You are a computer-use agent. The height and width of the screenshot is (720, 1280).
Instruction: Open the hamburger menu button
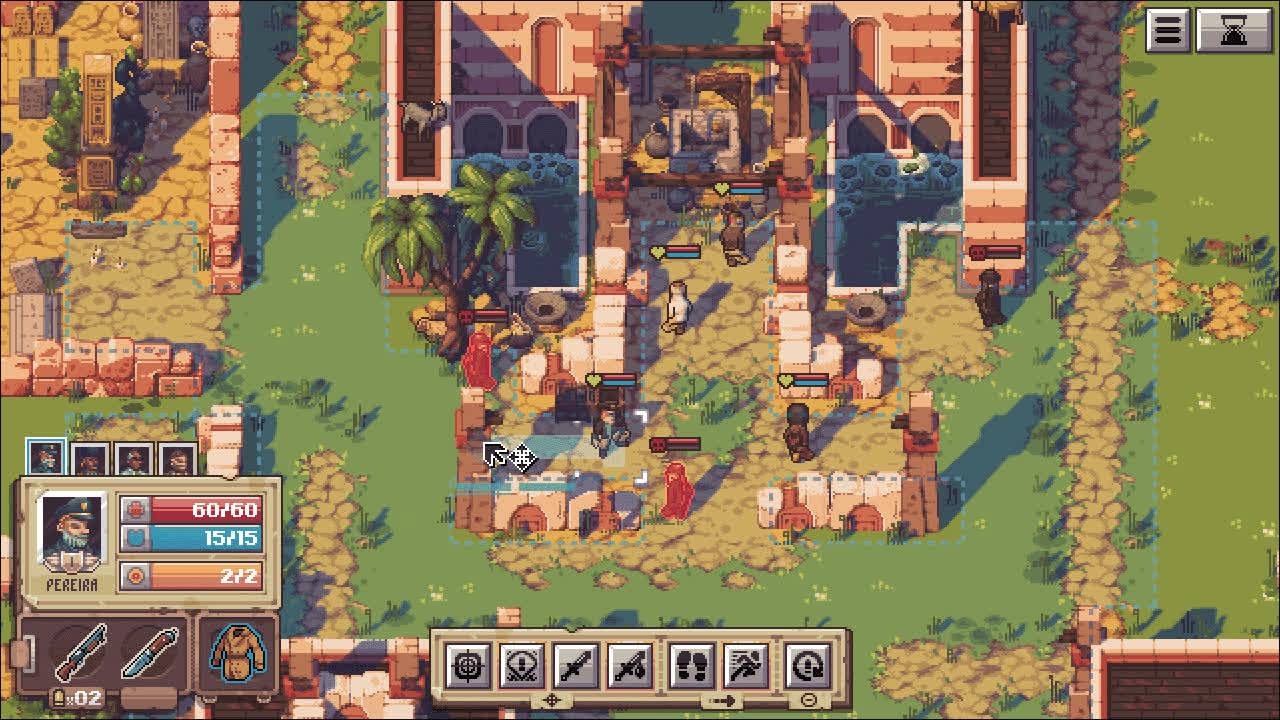tap(1168, 31)
